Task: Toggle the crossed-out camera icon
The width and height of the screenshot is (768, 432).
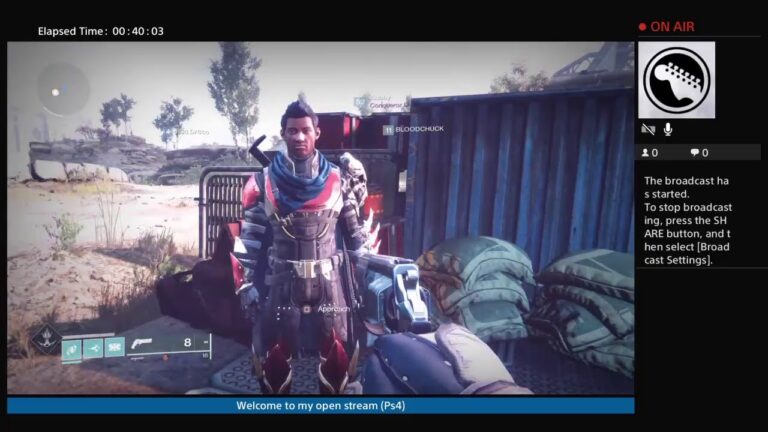Action: (x=648, y=129)
